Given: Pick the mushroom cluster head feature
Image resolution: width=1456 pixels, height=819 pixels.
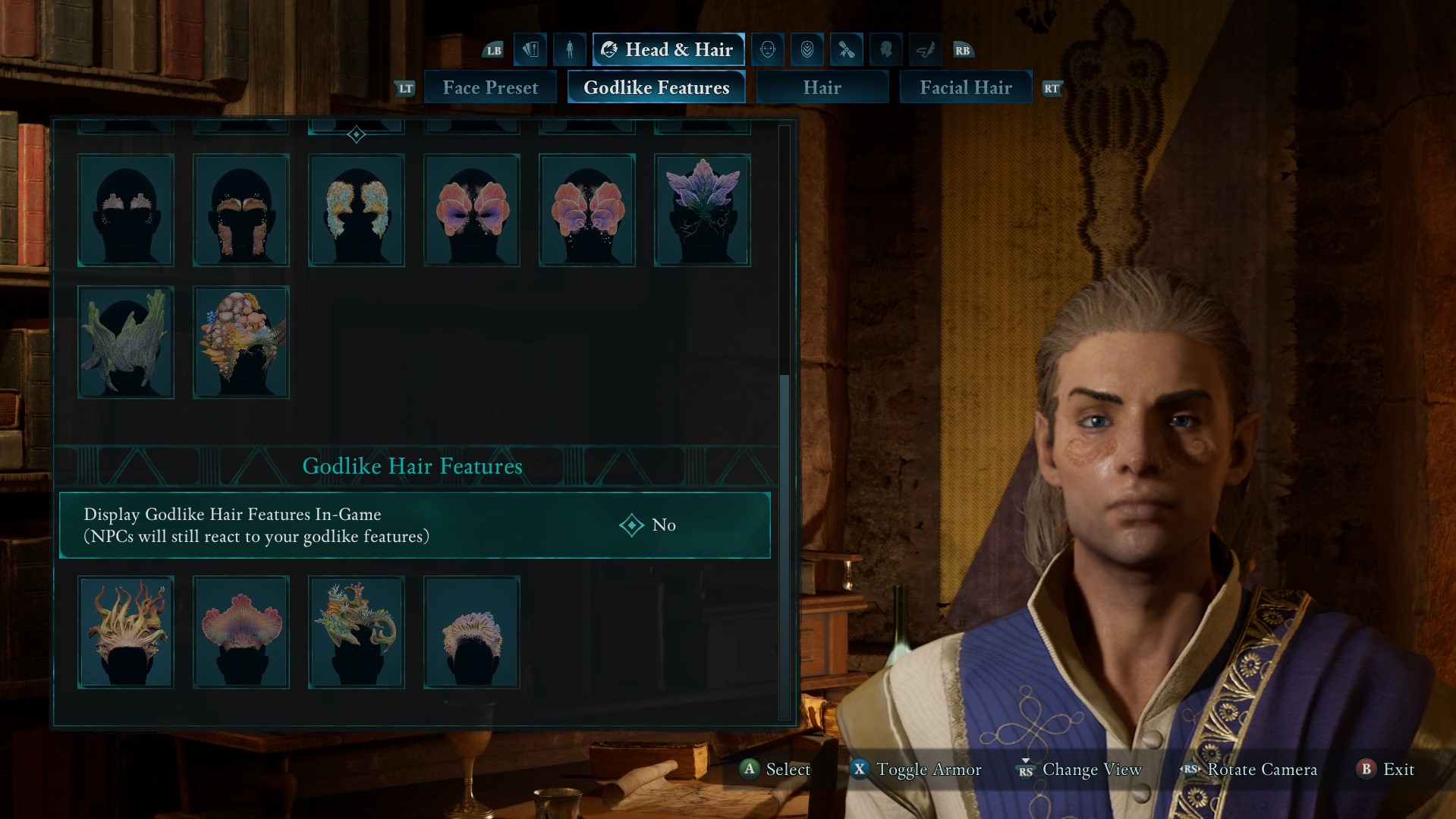Looking at the screenshot, I should point(241,342).
